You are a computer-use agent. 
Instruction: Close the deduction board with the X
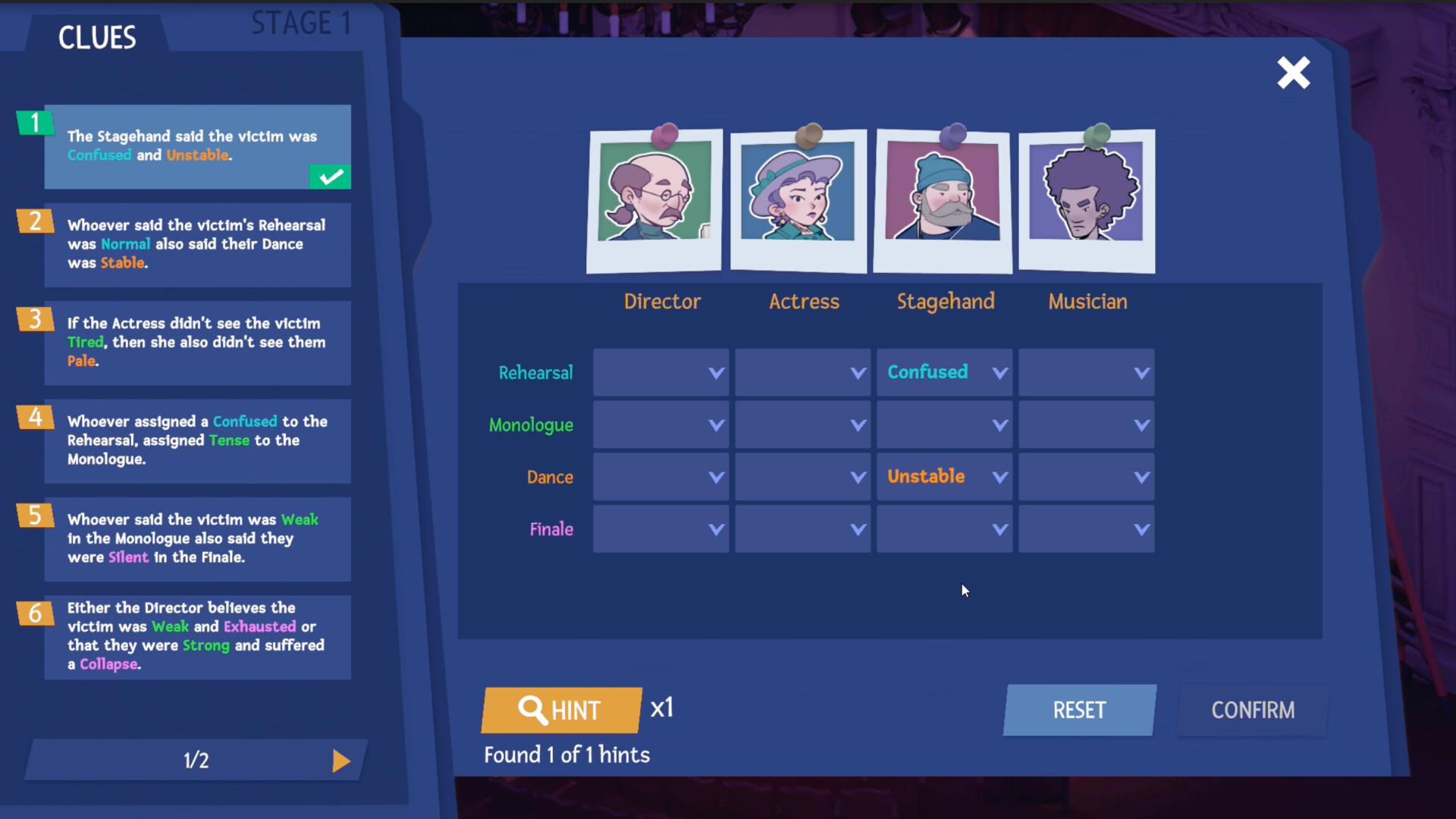point(1293,72)
